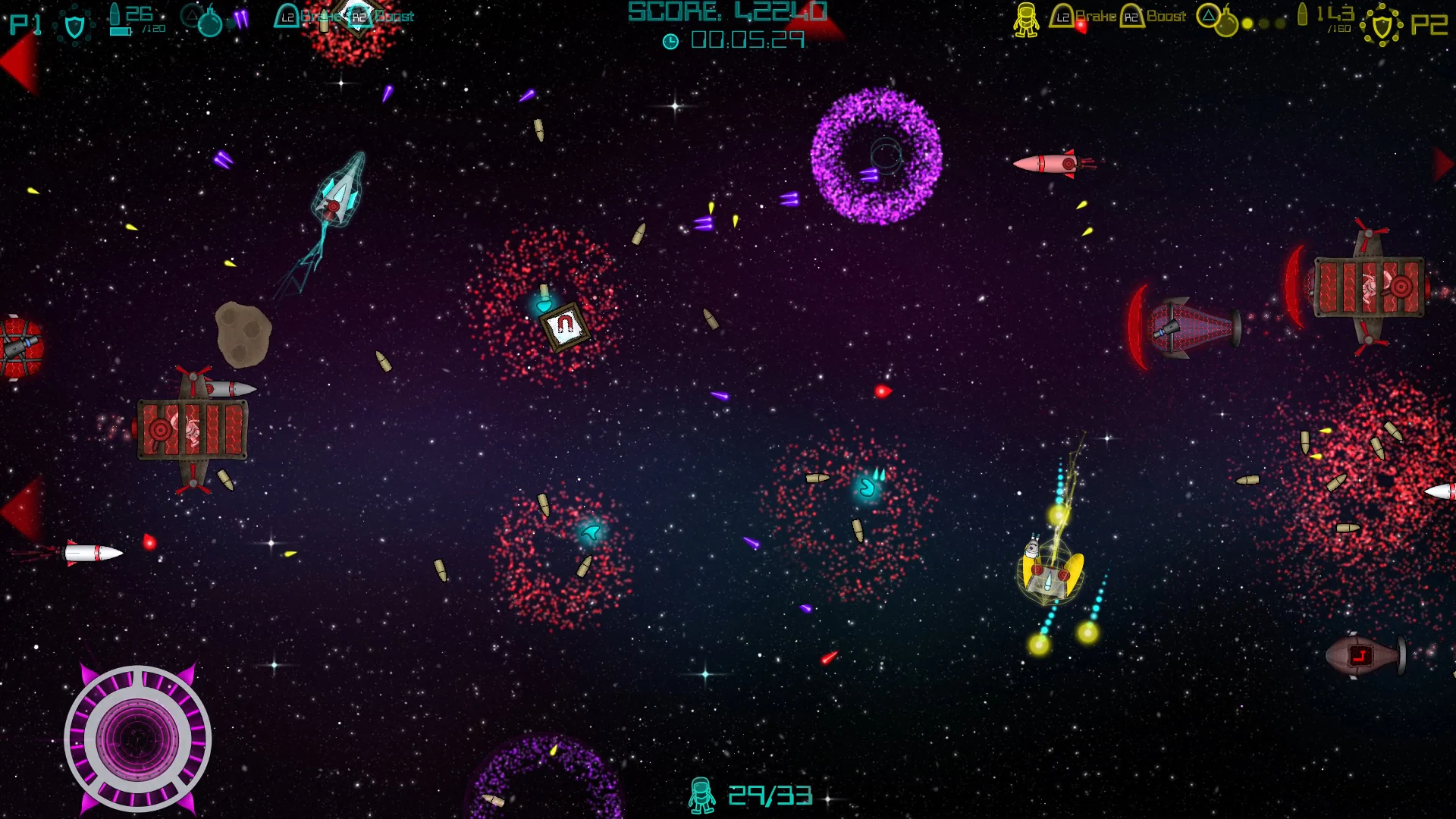Click the R2 Boost label for P2
Viewport: 1456px width, 819px height.
pos(1165,16)
